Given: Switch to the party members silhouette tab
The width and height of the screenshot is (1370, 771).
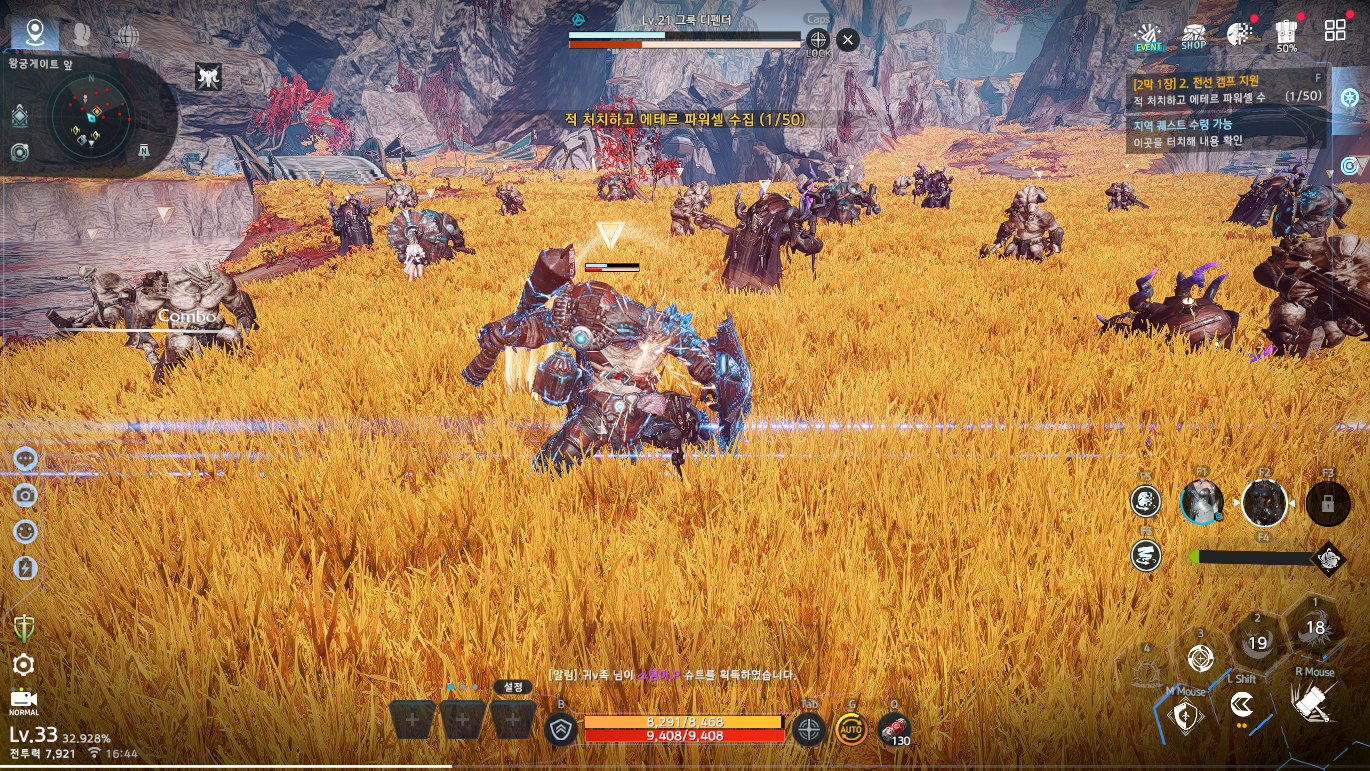Looking at the screenshot, I should coord(82,35).
